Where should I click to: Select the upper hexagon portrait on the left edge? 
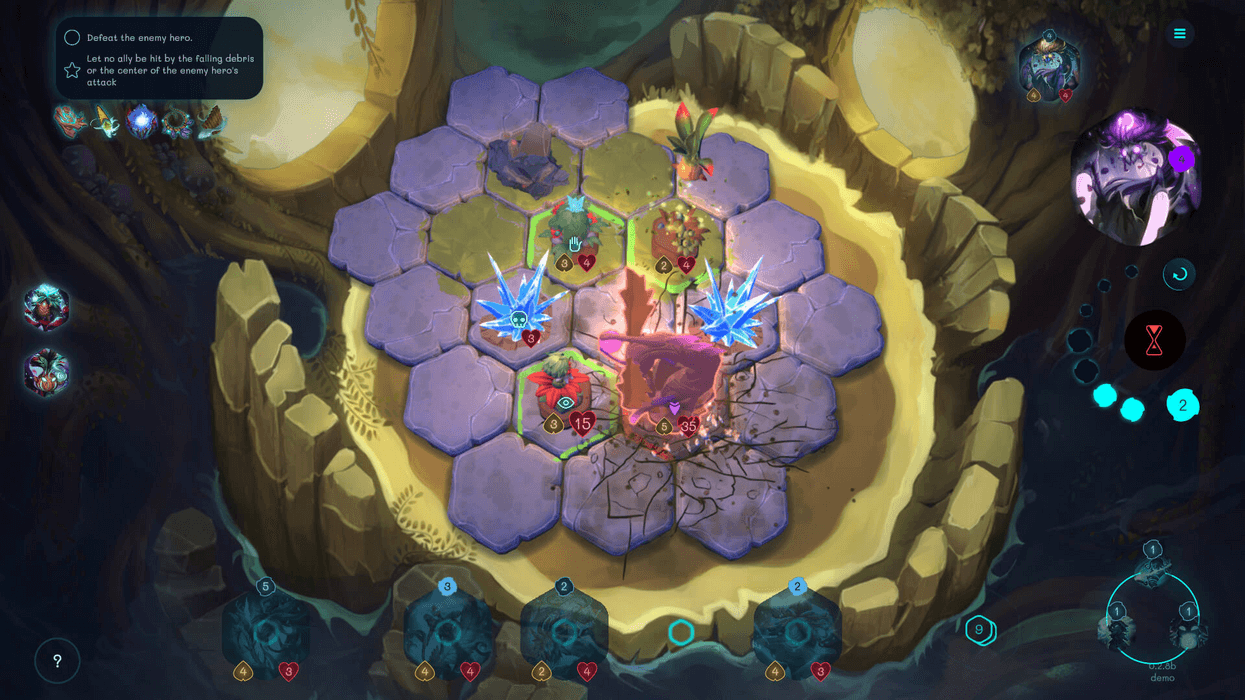point(46,307)
